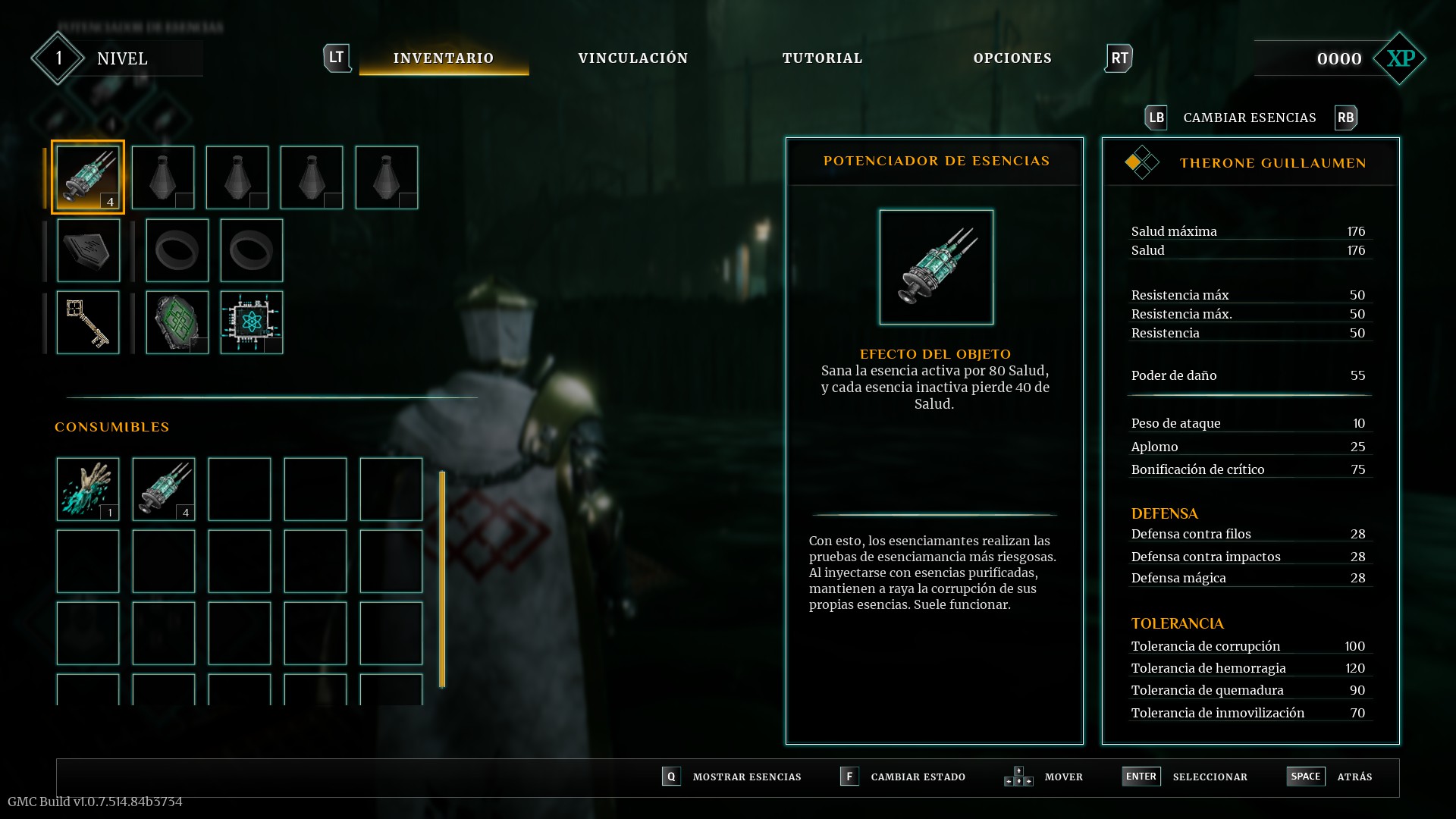Go back with the Atrás button

tap(1354, 777)
